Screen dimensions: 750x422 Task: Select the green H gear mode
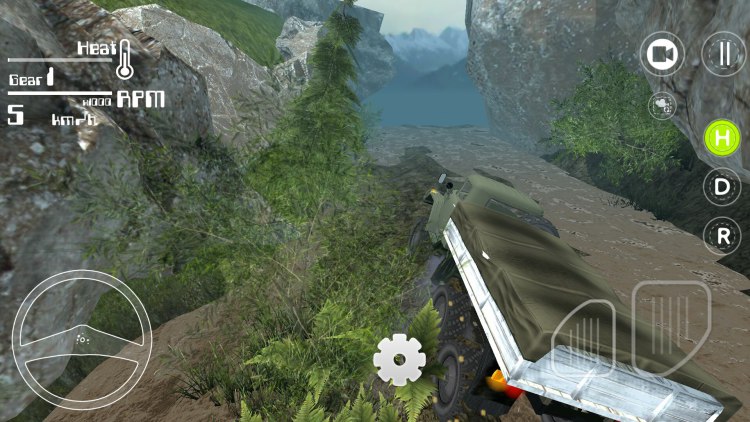pos(722,137)
